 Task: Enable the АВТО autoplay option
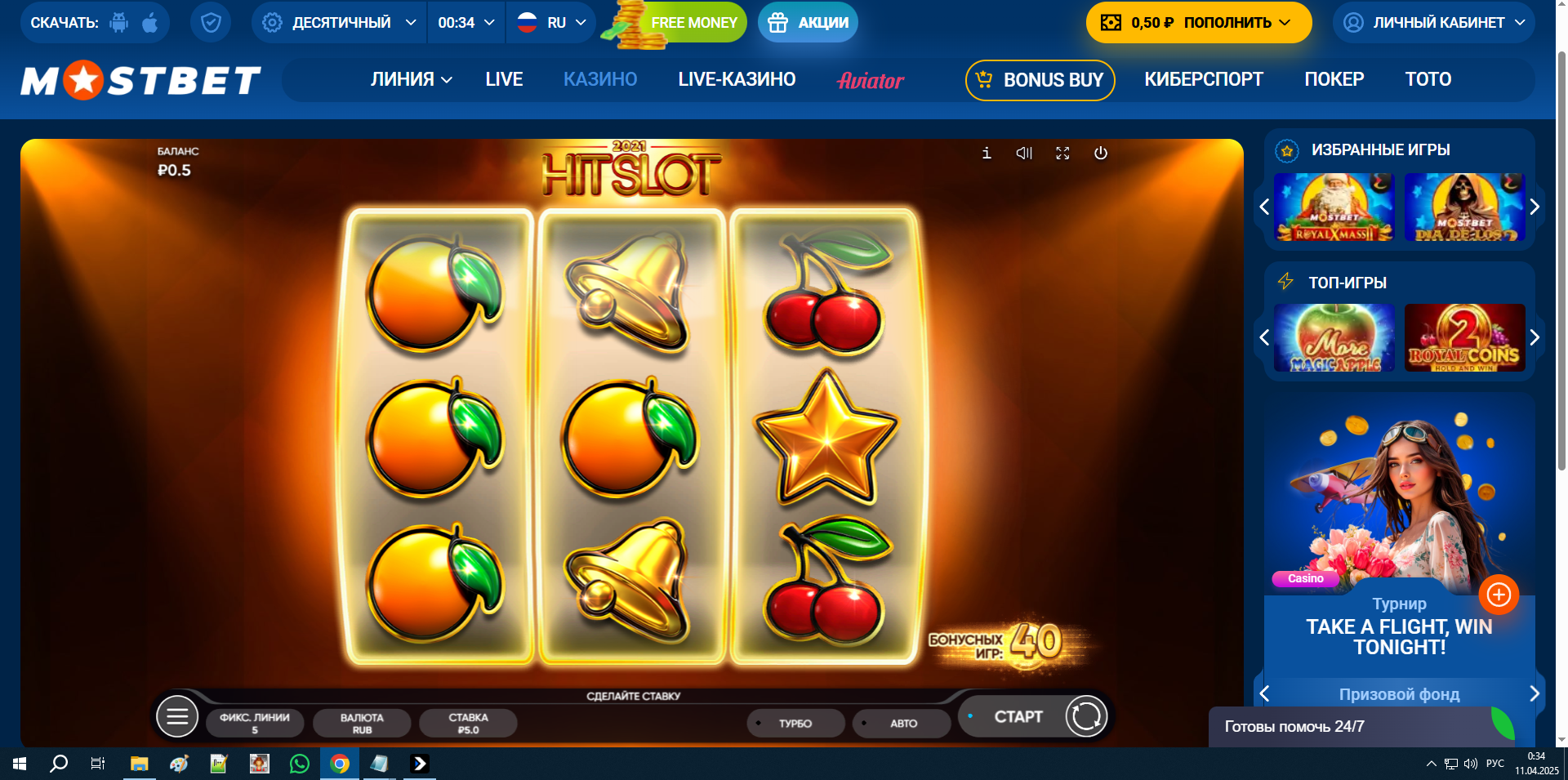pyautogui.click(x=902, y=723)
